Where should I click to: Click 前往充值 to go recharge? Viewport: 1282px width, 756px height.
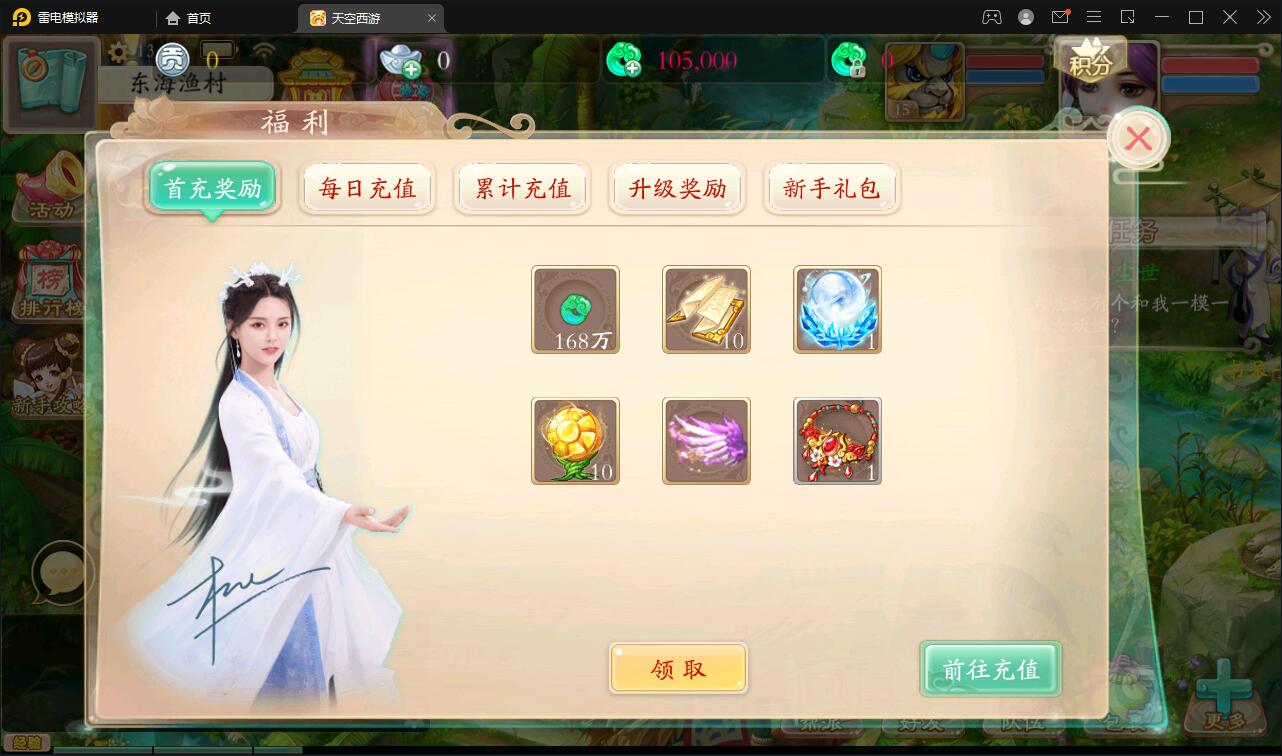click(989, 668)
